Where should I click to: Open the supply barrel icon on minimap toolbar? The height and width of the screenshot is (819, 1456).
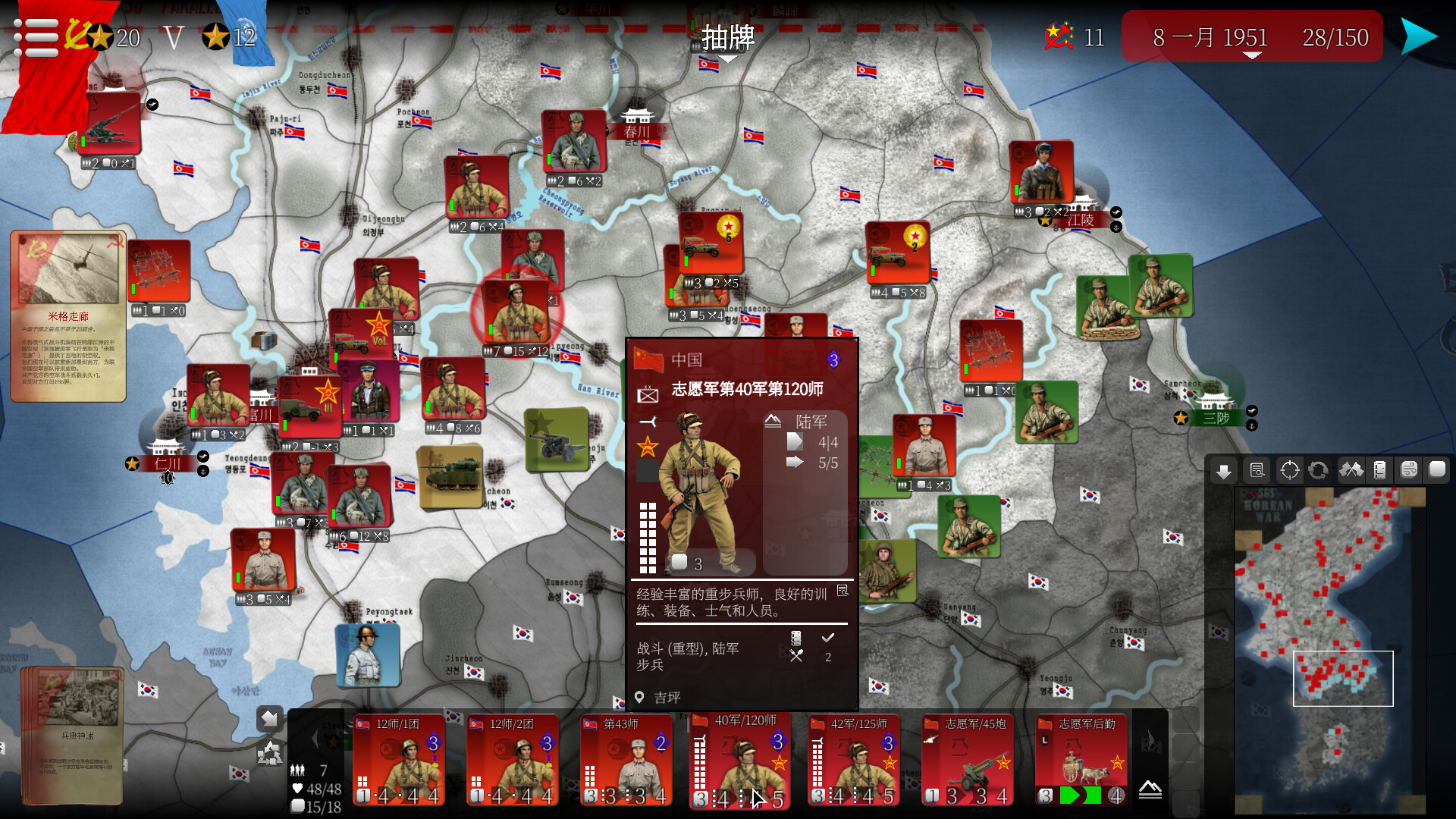[1381, 470]
